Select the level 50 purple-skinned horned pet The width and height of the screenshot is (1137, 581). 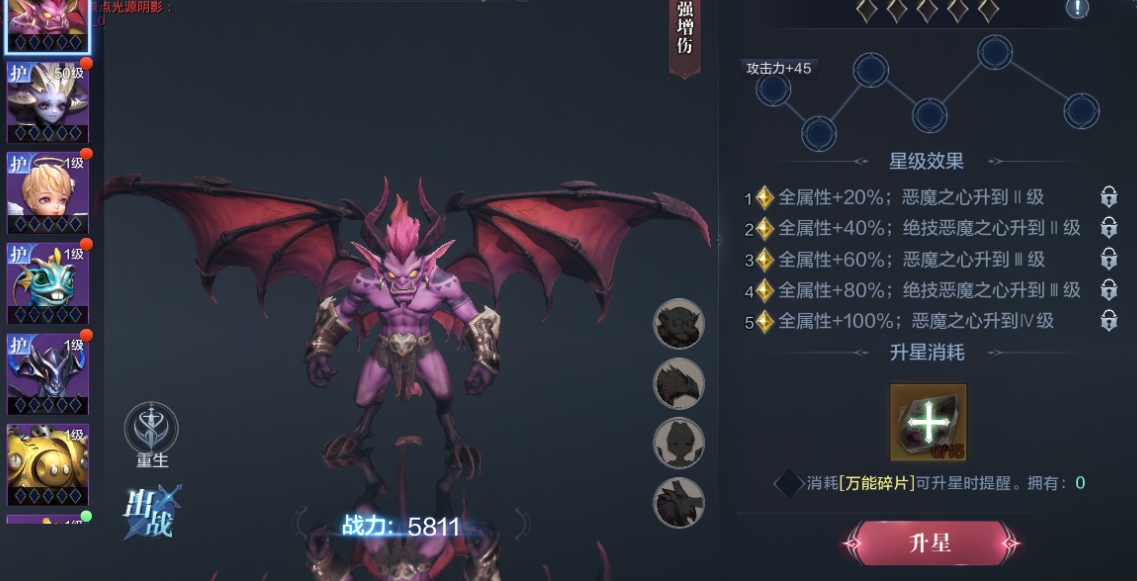(x=47, y=101)
